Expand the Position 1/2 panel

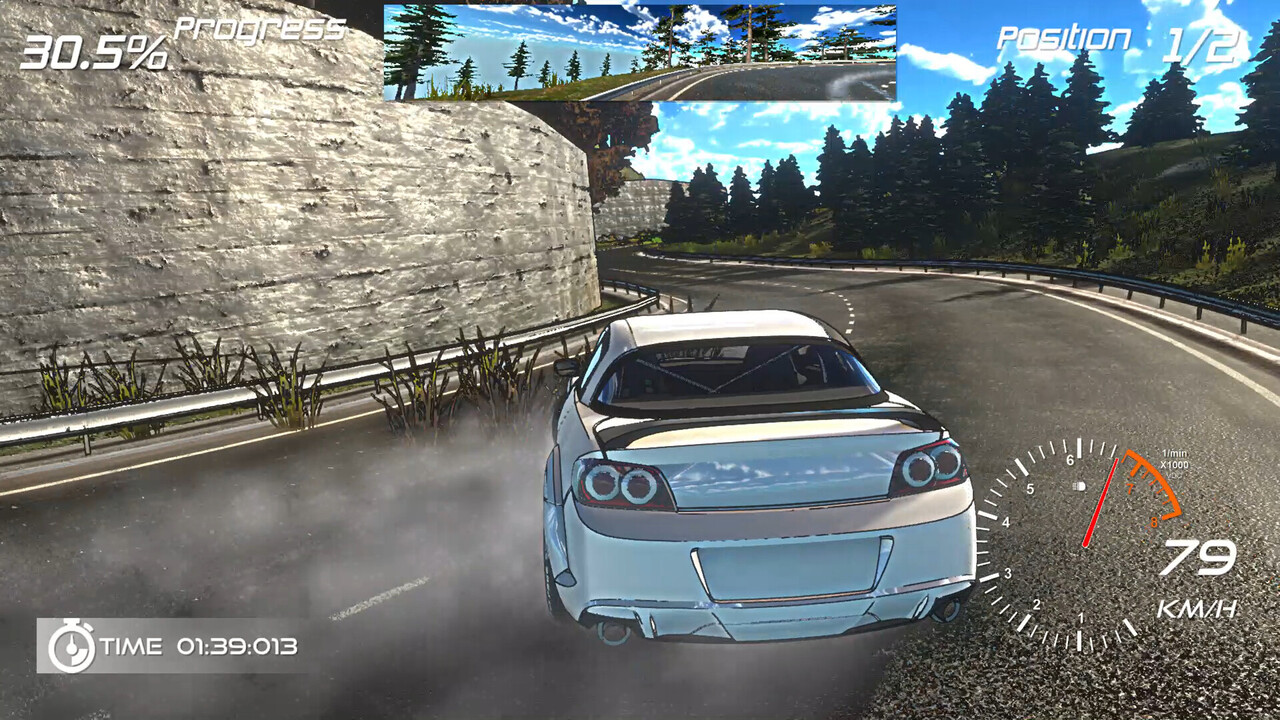click(x=1120, y=40)
